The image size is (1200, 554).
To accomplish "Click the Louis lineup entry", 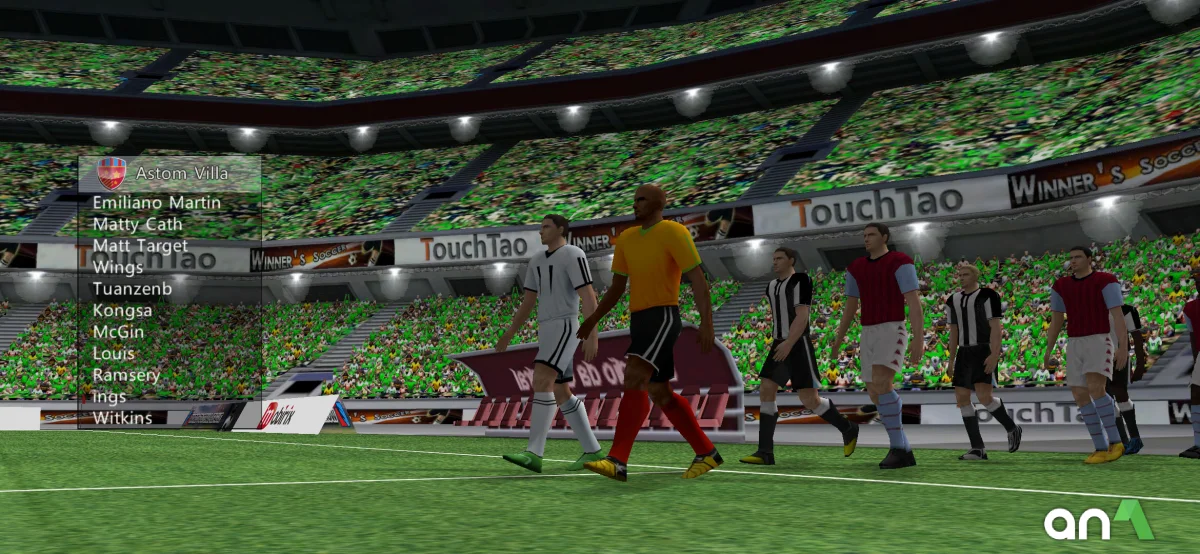I will (113, 354).
